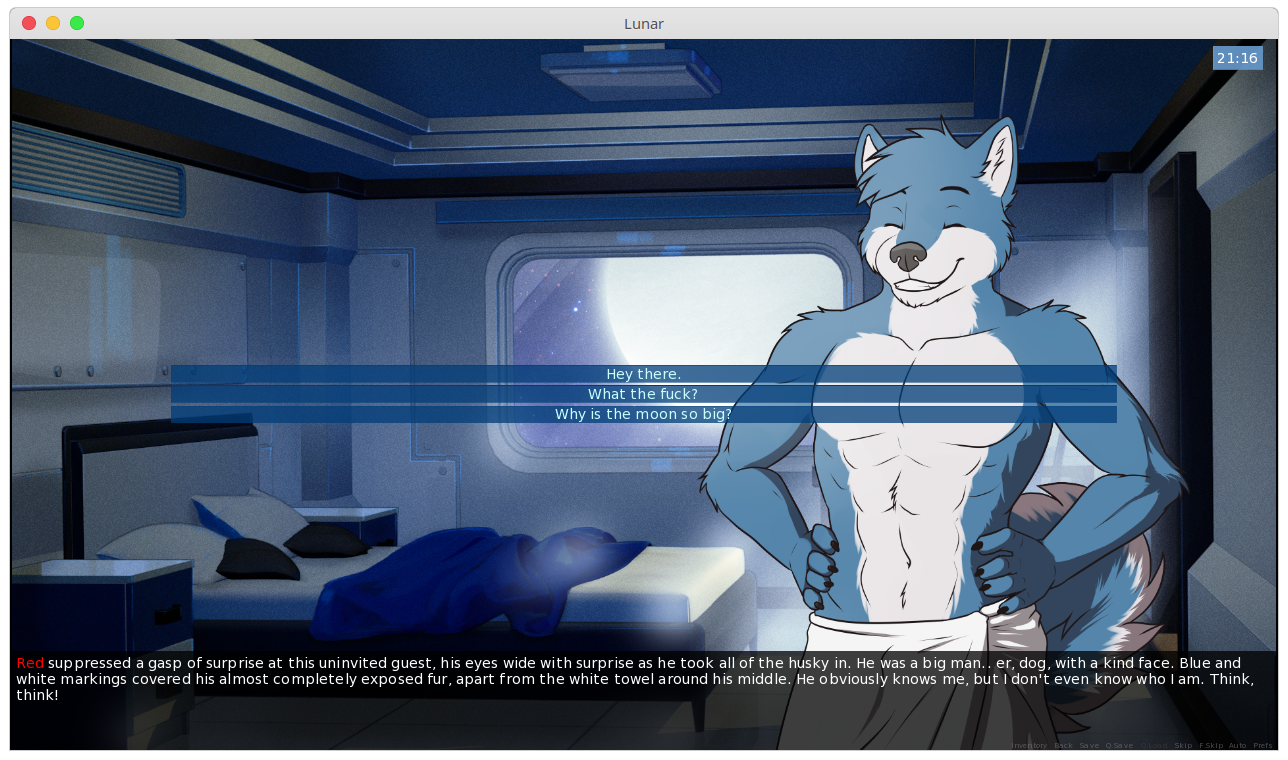Pick "Why is the moon so big?" response
Screen dimensions: 1288x760
click(x=643, y=414)
